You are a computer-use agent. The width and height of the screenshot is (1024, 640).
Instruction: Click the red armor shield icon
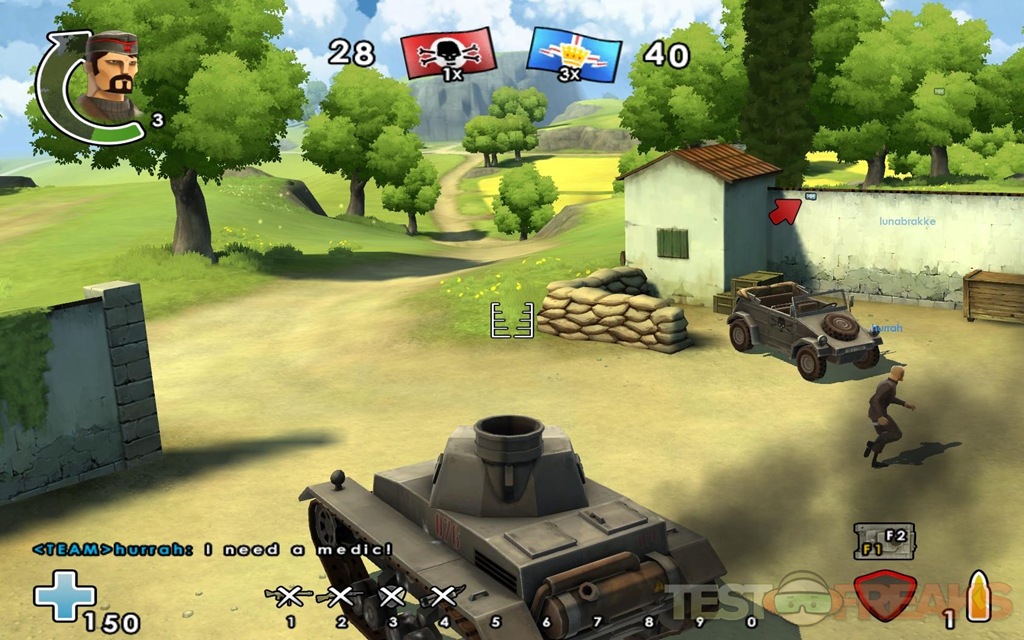point(888,598)
